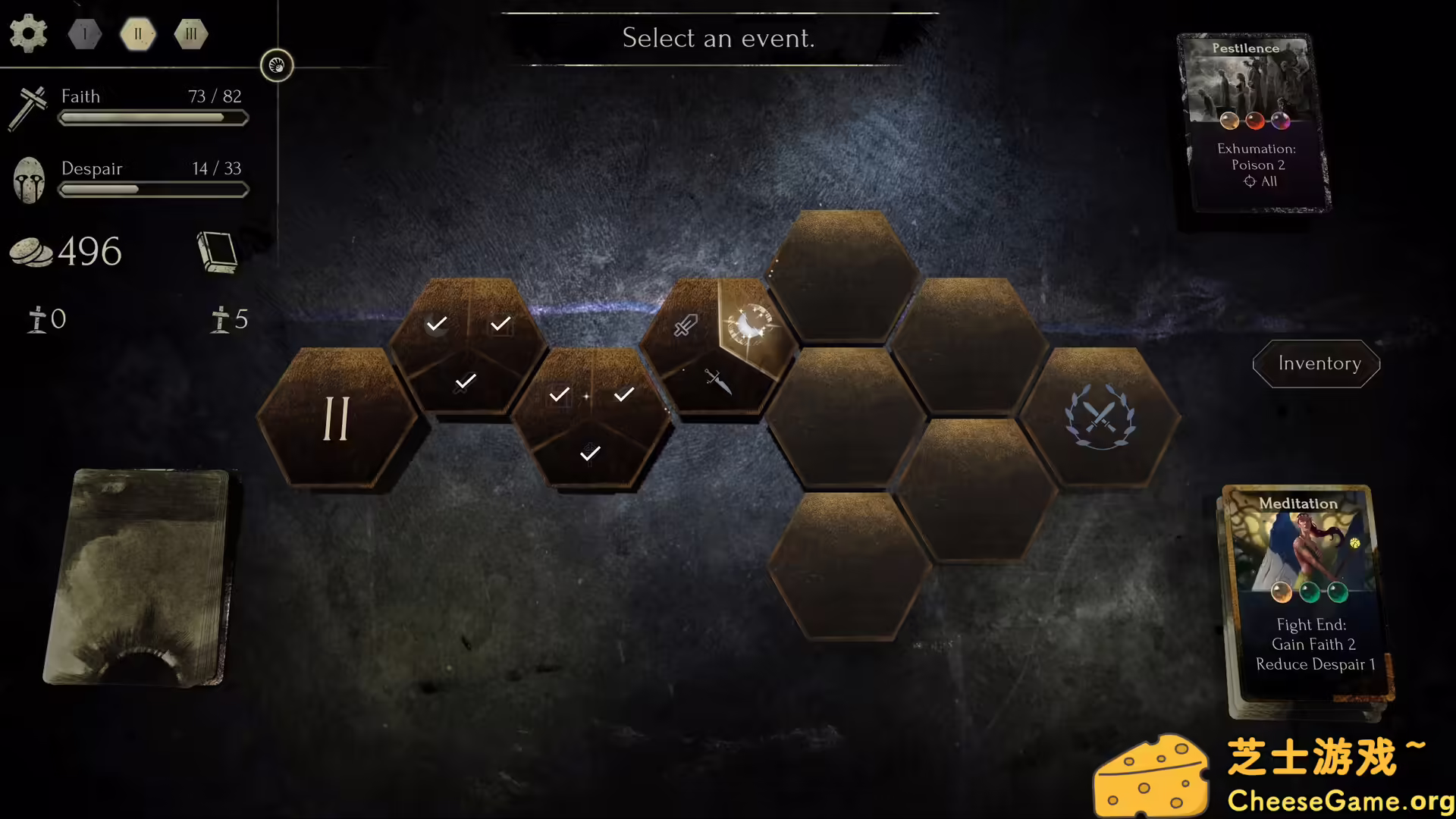Open the Inventory

pos(1316,364)
